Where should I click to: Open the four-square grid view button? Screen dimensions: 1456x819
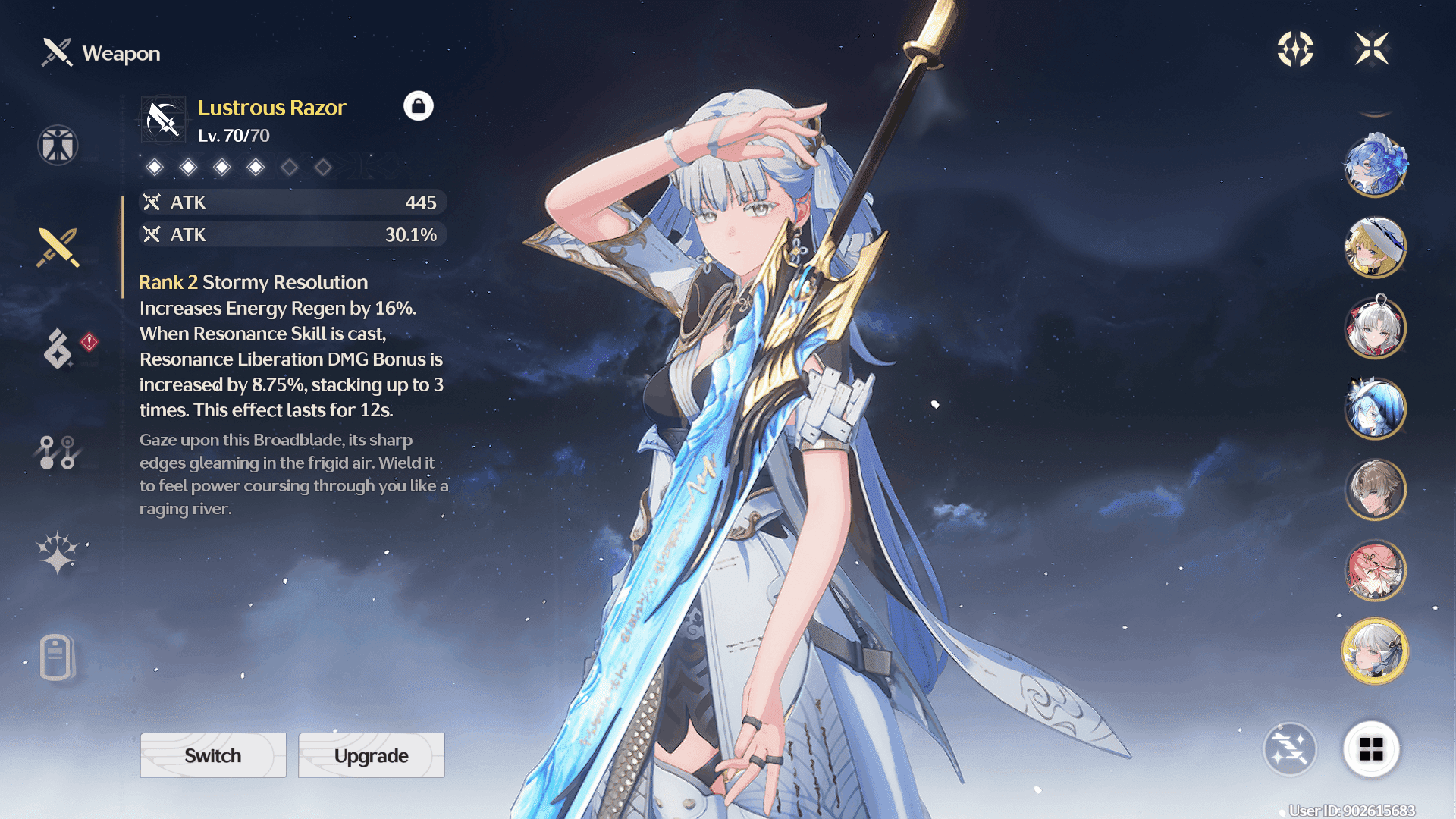click(1371, 749)
